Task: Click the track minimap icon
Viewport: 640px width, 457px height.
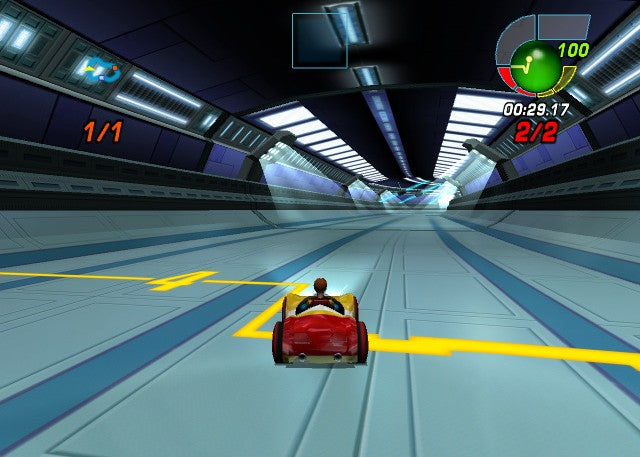Action: click(x=102, y=71)
